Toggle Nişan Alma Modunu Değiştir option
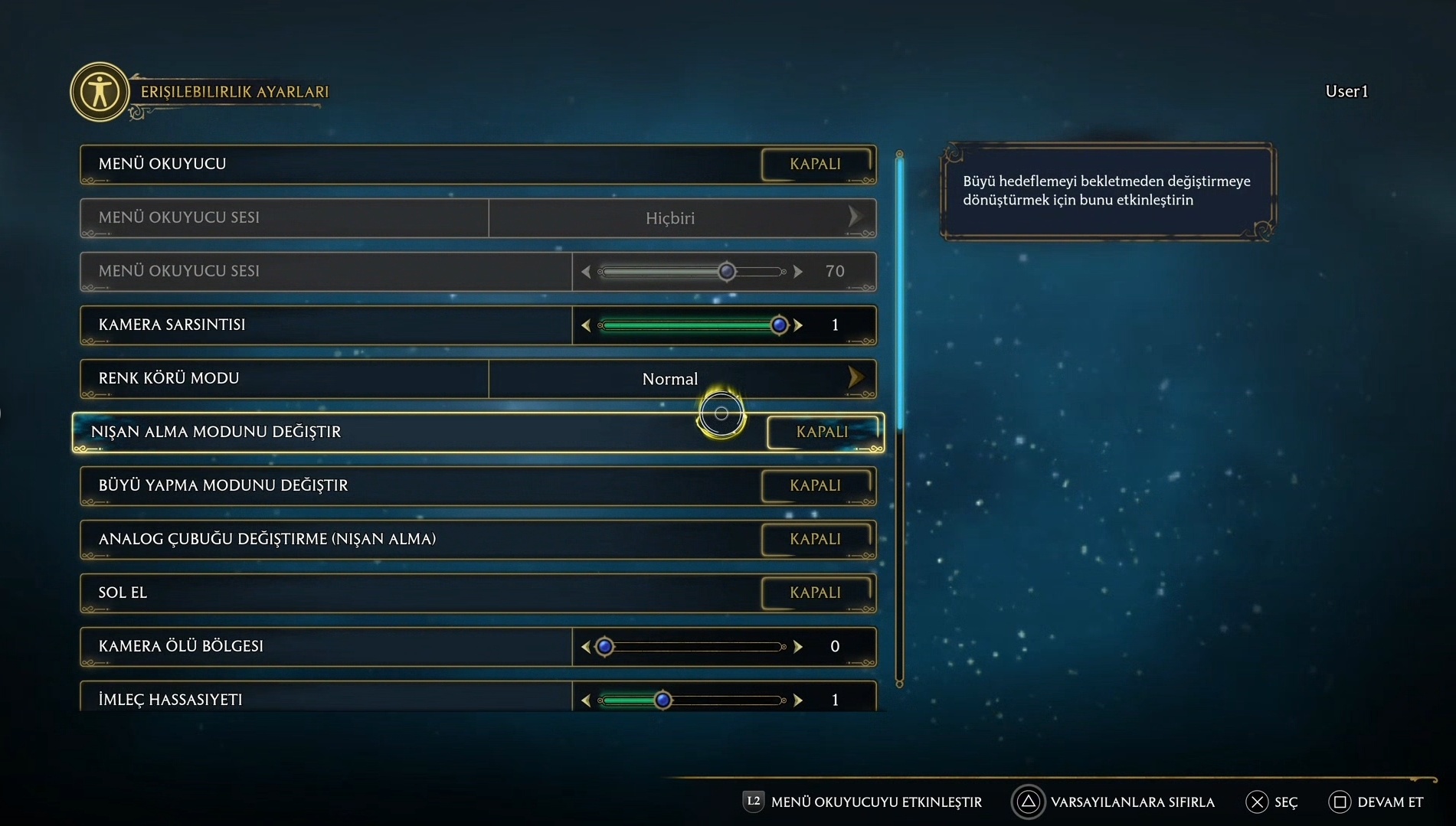This screenshot has width=1456, height=826. pos(822,432)
